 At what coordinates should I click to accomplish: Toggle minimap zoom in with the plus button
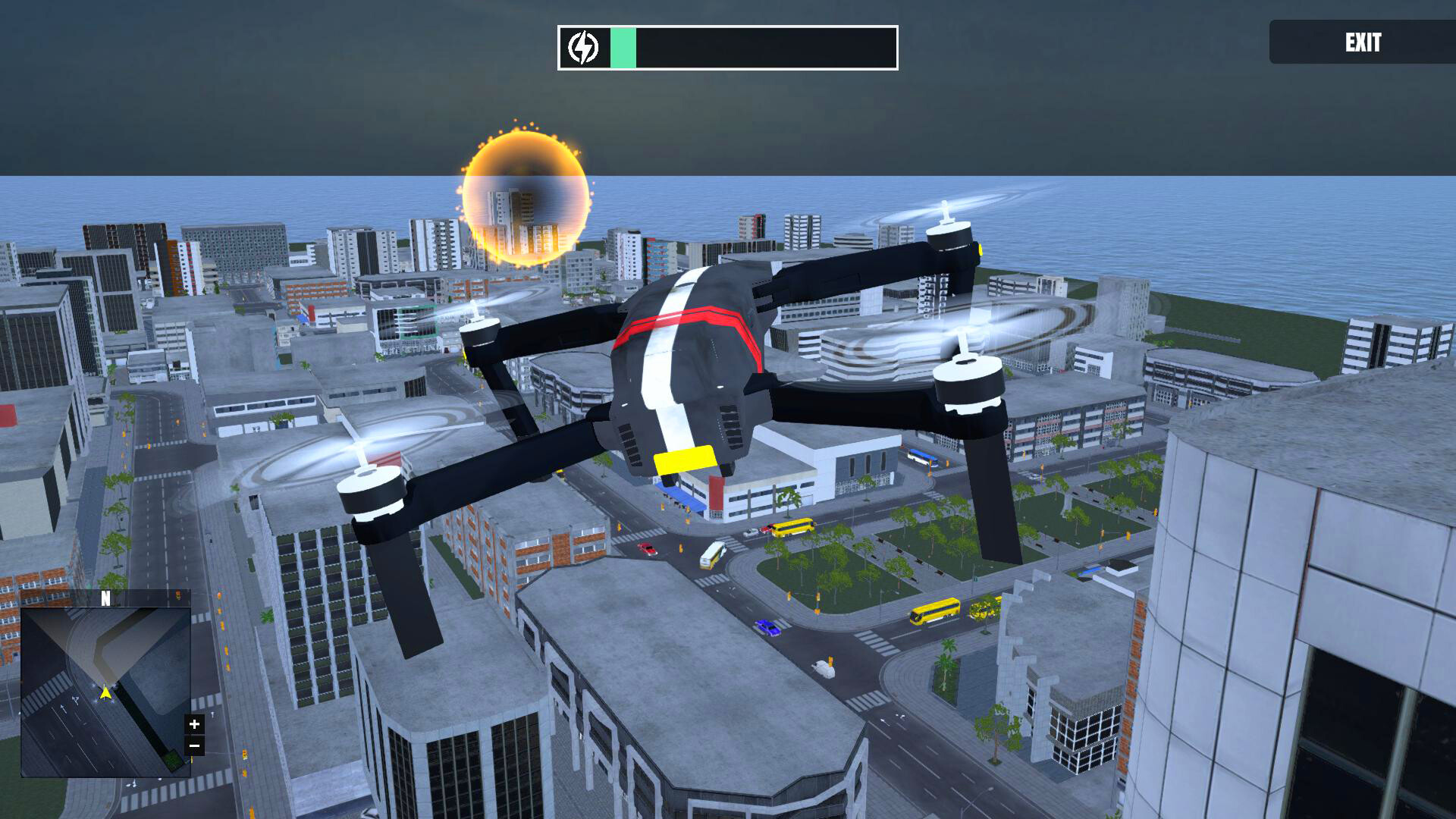pos(196,724)
